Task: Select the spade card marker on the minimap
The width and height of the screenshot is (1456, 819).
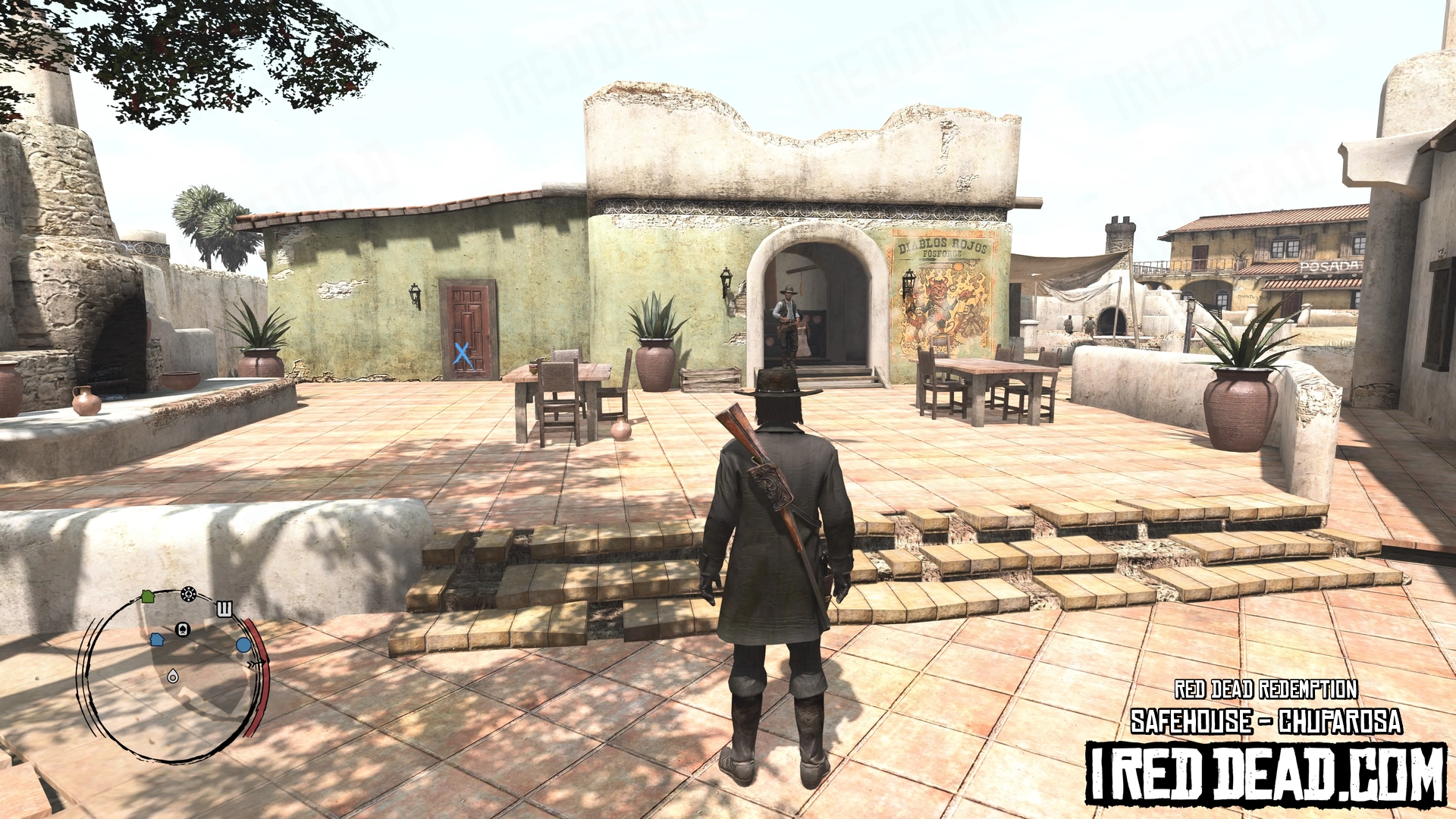Action: point(182,629)
